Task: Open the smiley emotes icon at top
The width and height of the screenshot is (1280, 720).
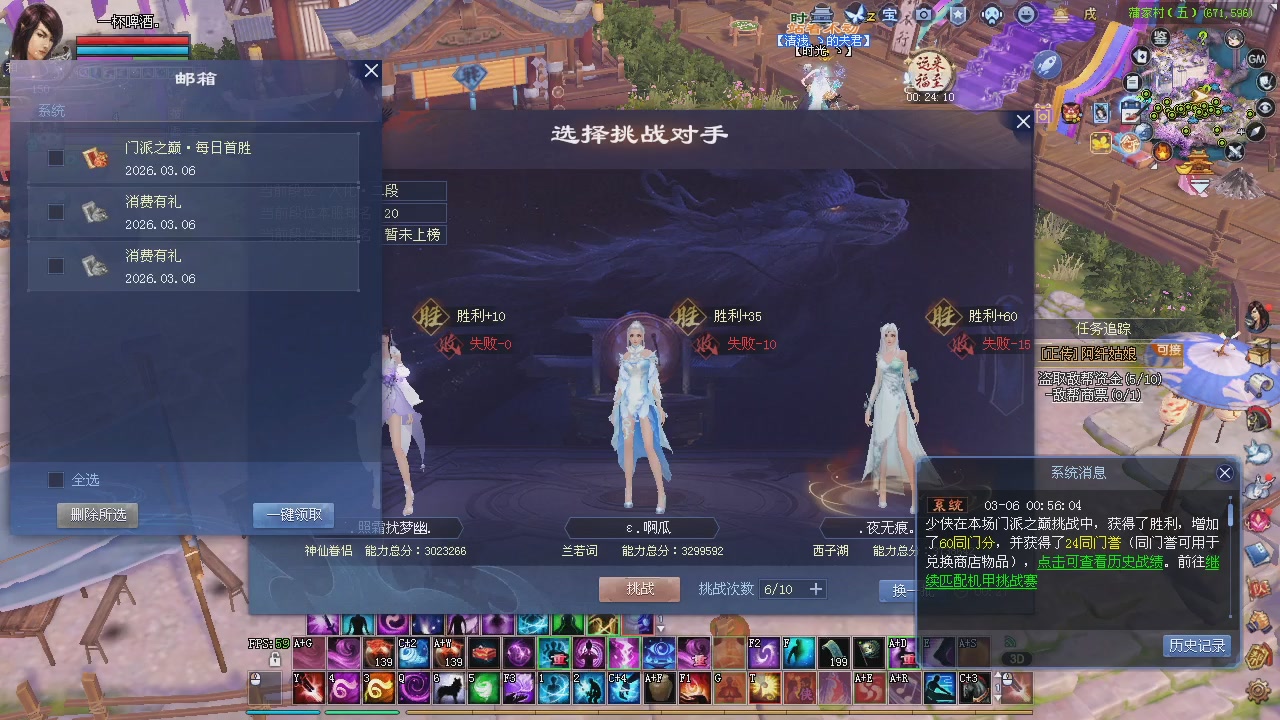Action: 1028,15
